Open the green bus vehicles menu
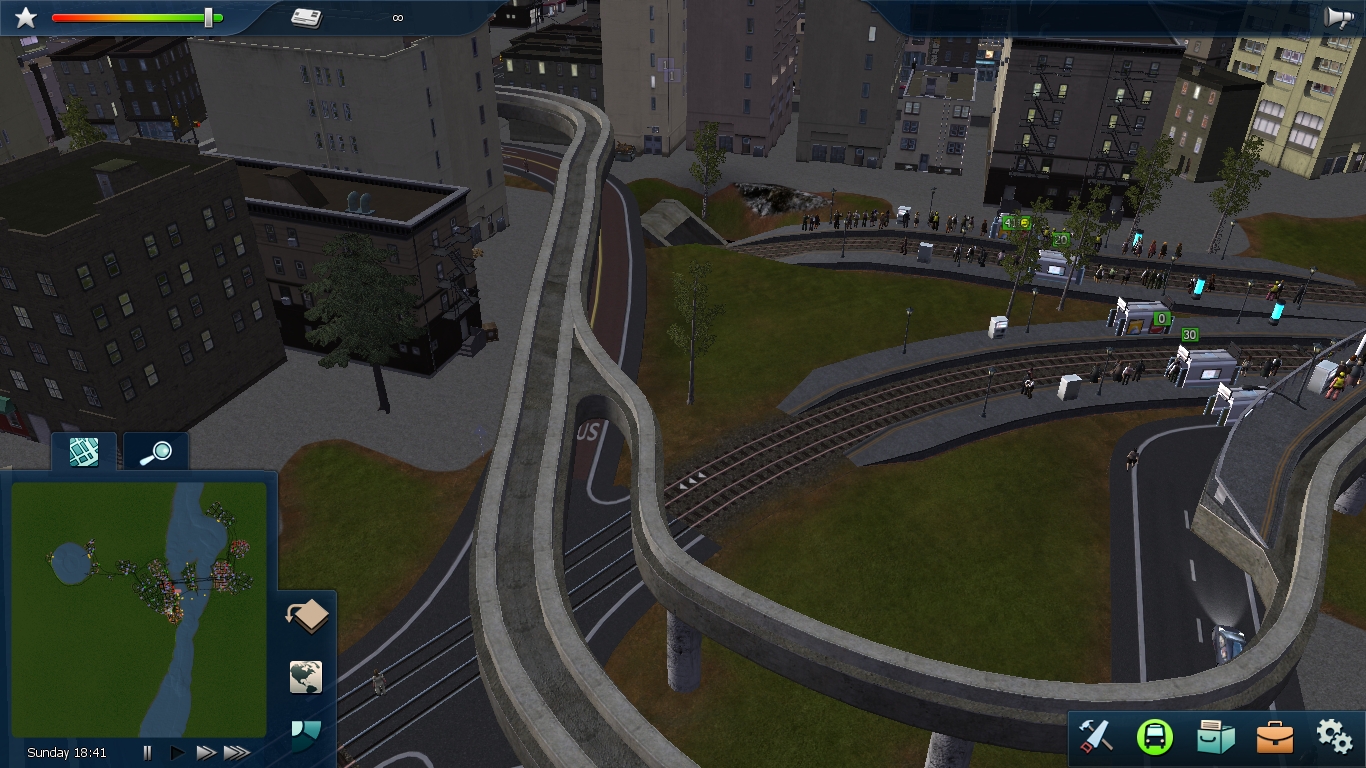This screenshot has width=1366, height=768. click(x=1154, y=737)
